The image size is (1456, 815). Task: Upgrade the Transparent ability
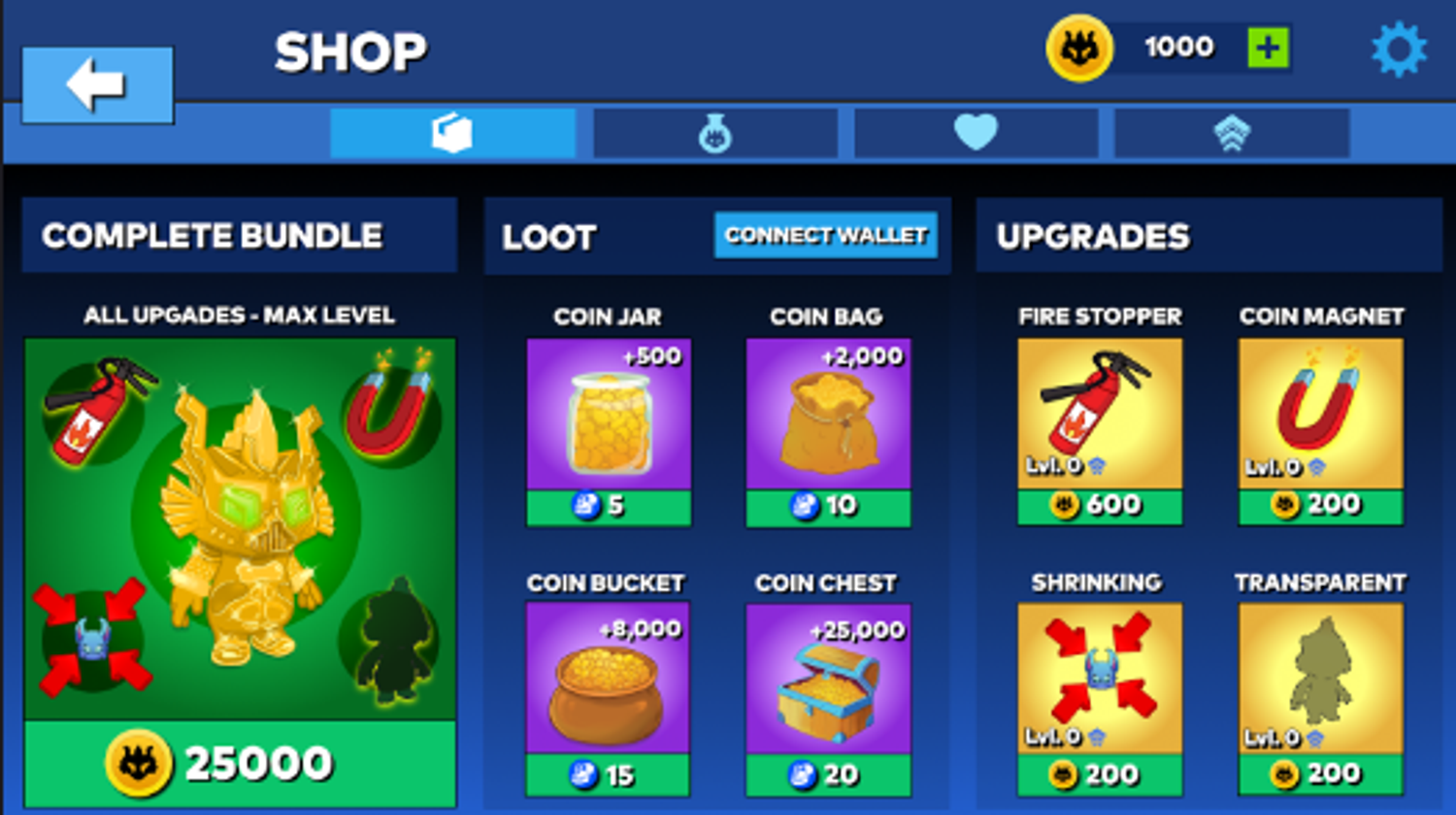(1320, 774)
